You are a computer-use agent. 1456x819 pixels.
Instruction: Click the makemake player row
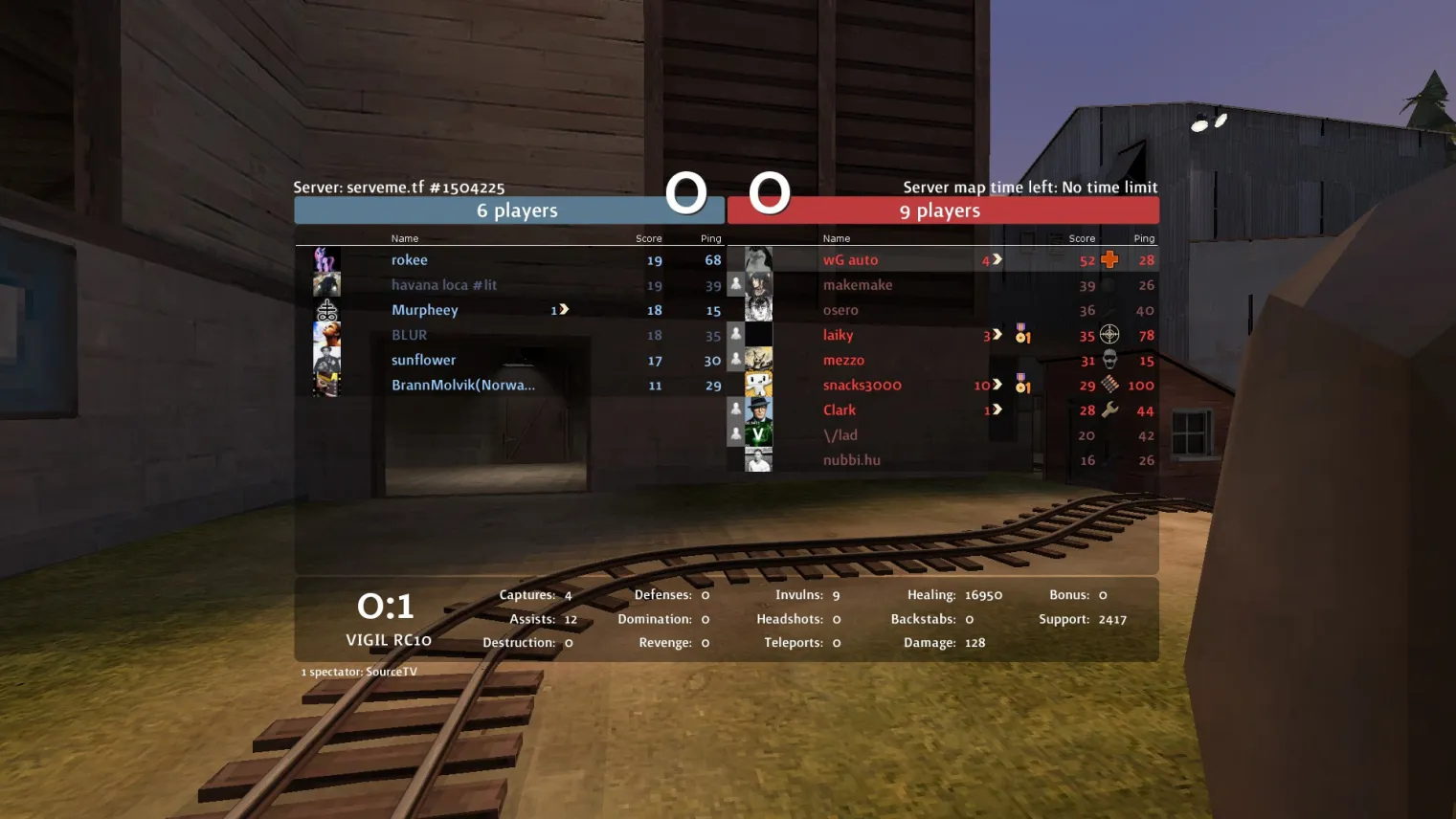[858, 285]
